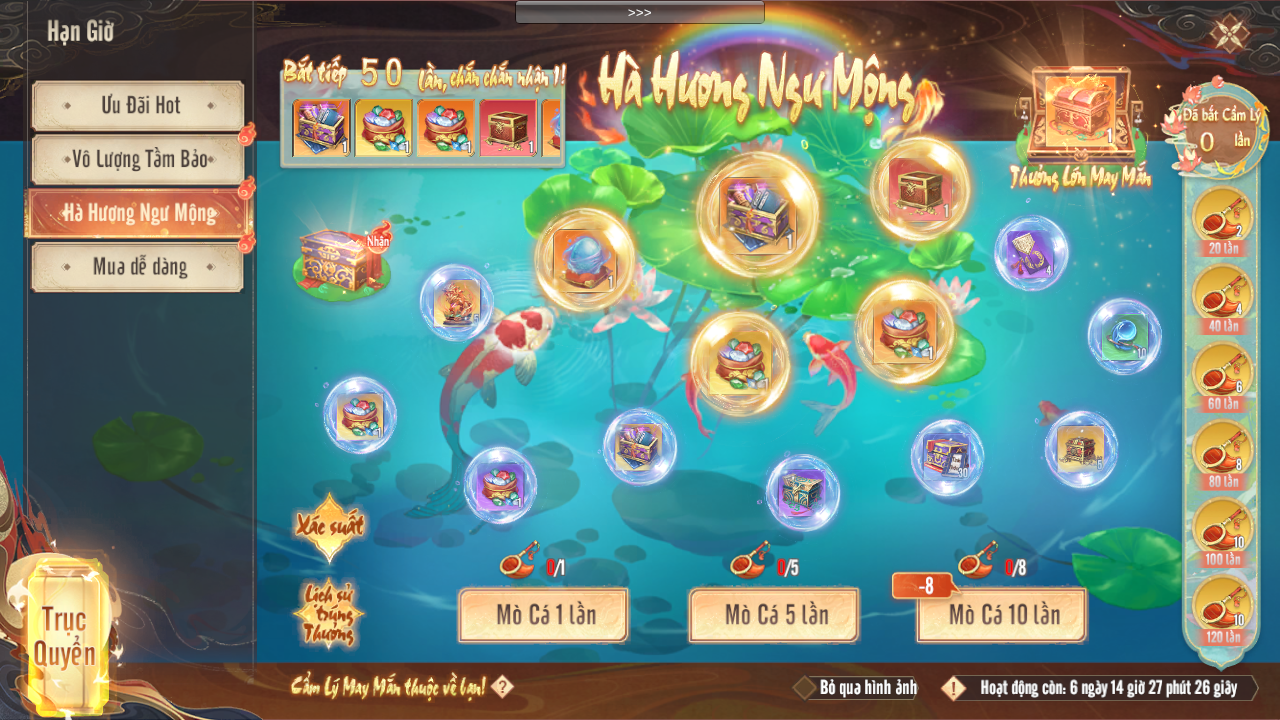This screenshot has height=720, width=1280.
Task: Close the event window with the X
Action: coord(1228,33)
